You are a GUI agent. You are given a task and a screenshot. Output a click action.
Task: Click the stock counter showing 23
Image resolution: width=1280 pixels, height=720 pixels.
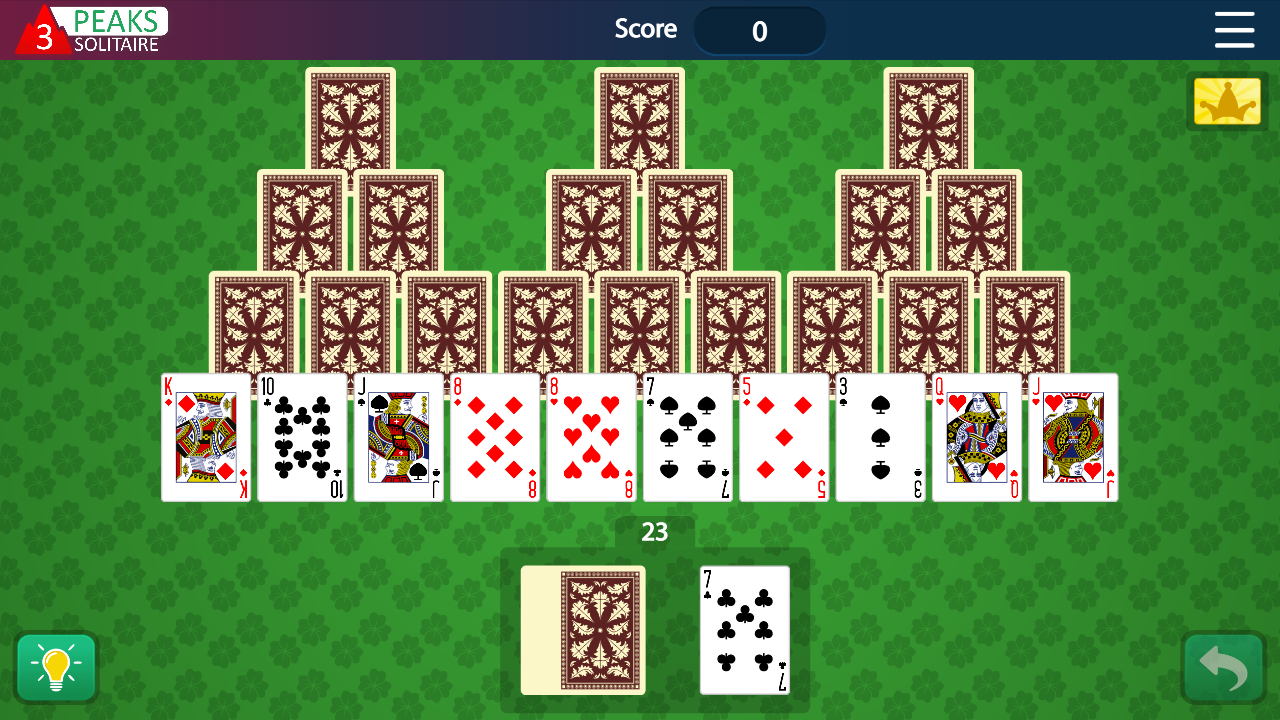point(654,533)
